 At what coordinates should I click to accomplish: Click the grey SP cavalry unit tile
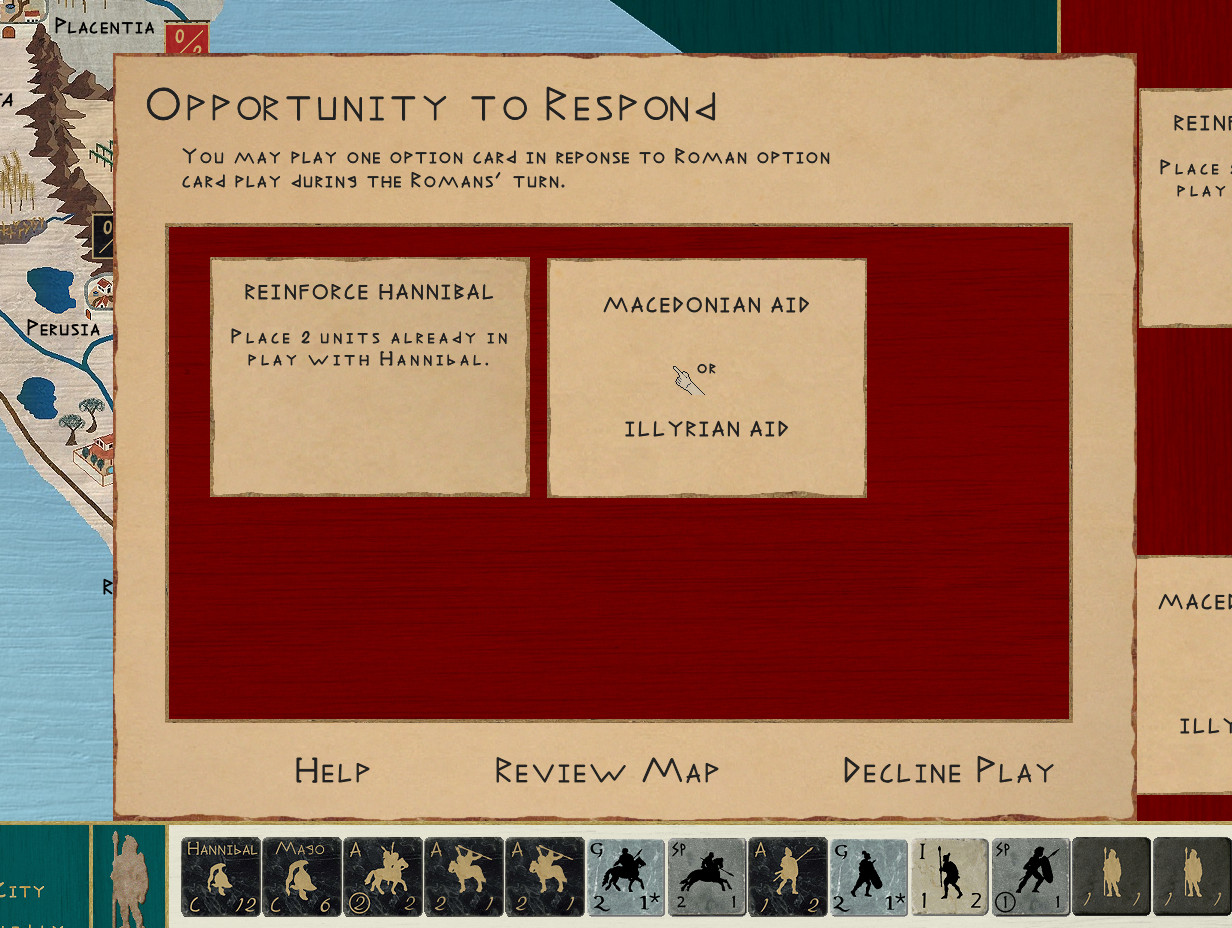click(x=707, y=877)
